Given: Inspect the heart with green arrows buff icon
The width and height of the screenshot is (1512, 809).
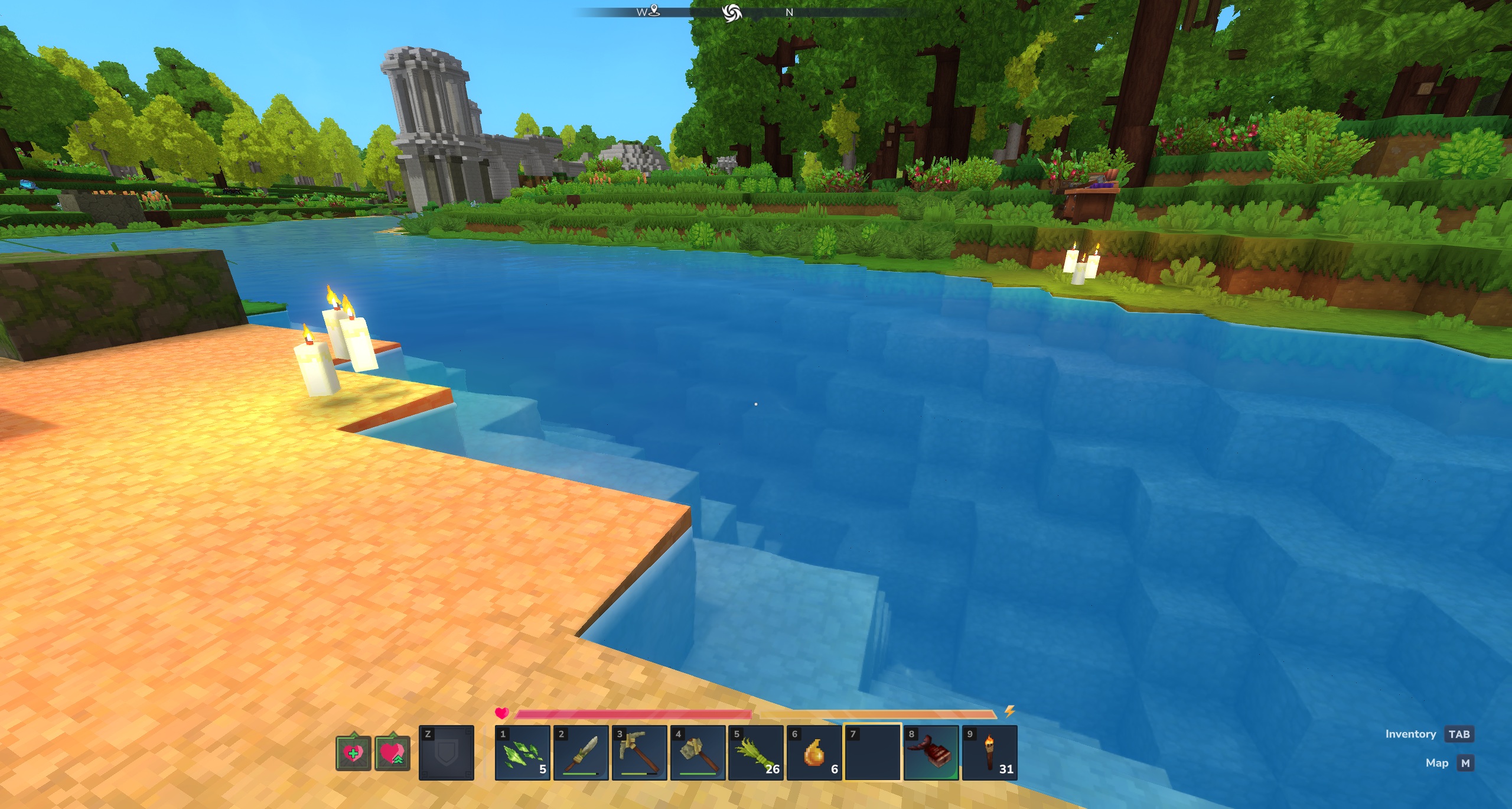Looking at the screenshot, I should click(x=392, y=753).
